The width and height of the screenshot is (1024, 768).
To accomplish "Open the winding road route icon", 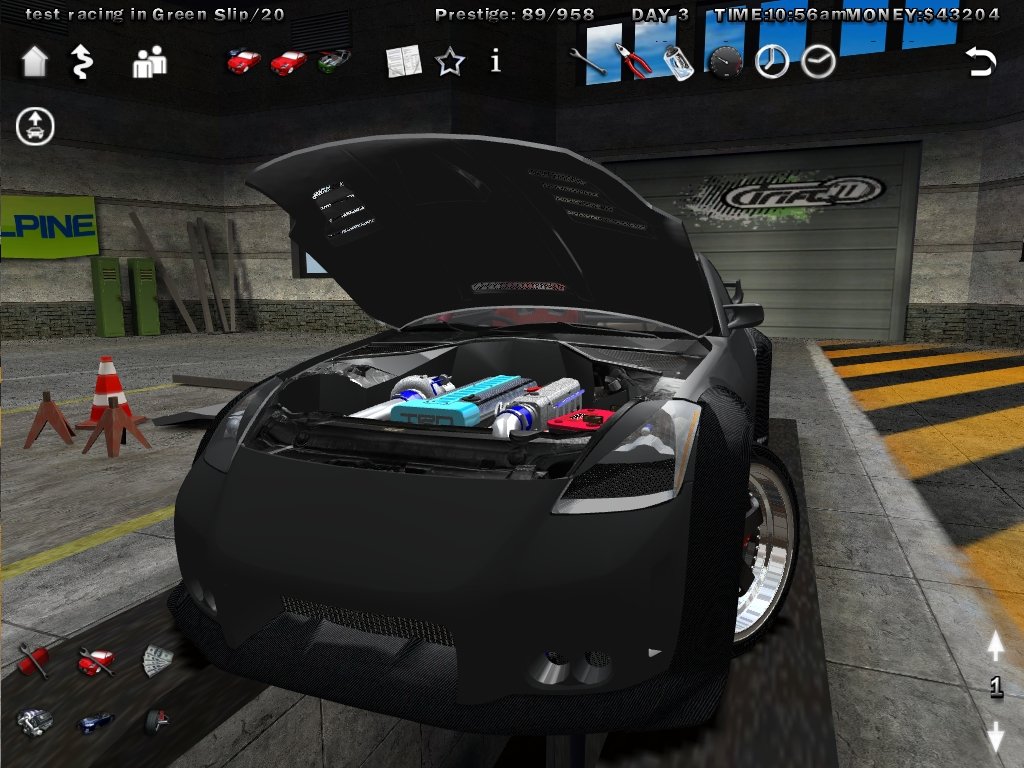I will tap(81, 62).
